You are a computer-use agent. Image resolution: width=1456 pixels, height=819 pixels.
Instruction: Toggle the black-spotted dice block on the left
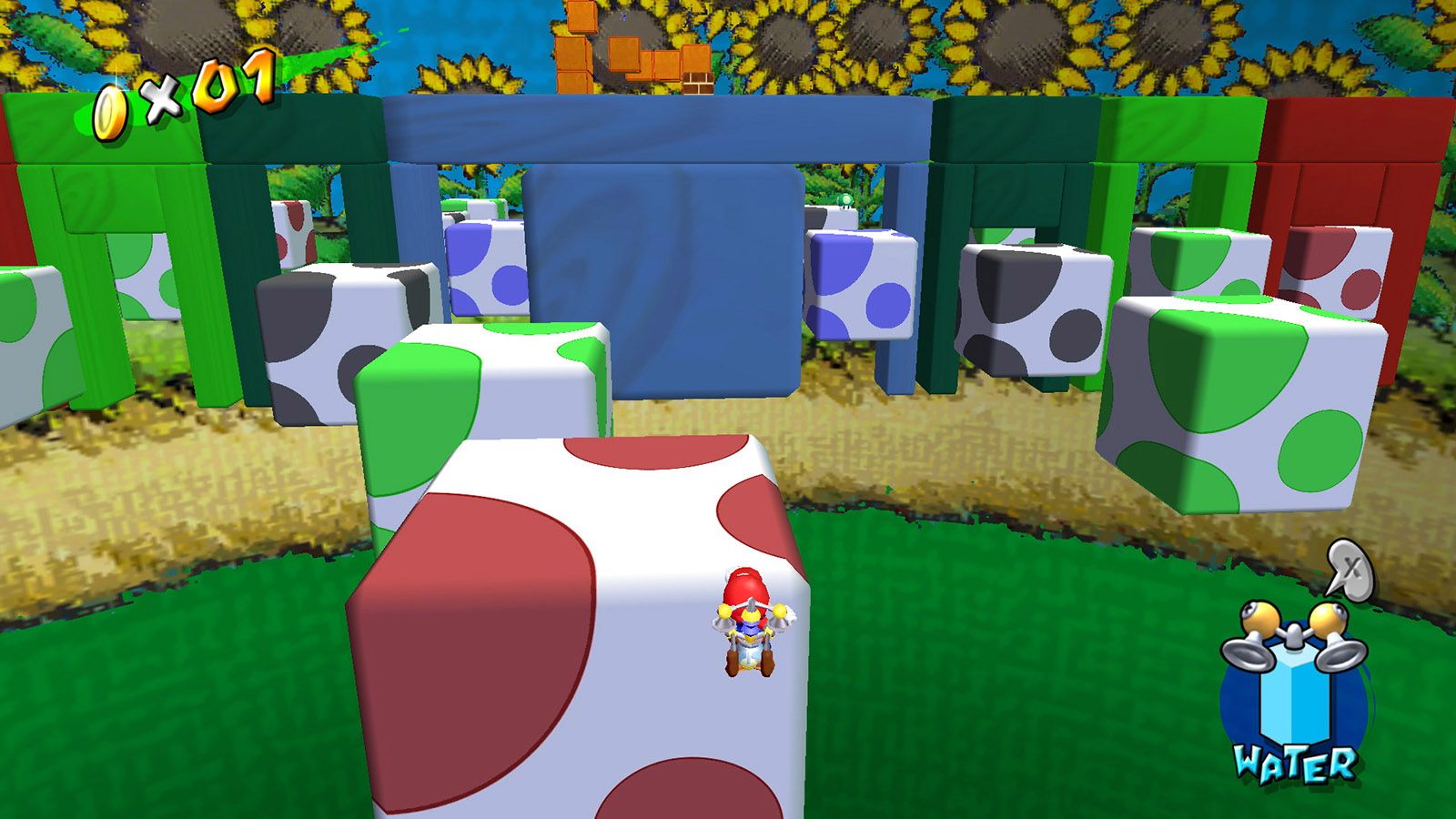pos(346,328)
